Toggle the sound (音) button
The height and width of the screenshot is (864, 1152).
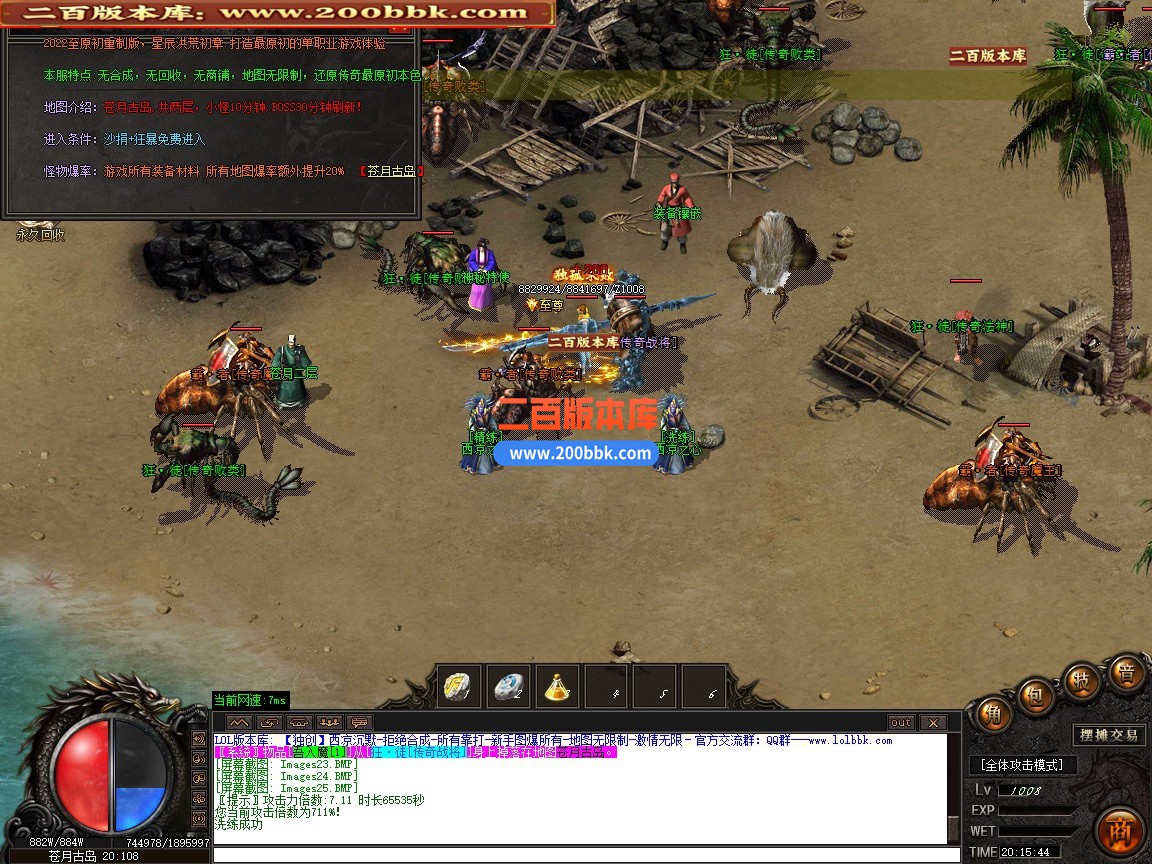click(1126, 674)
